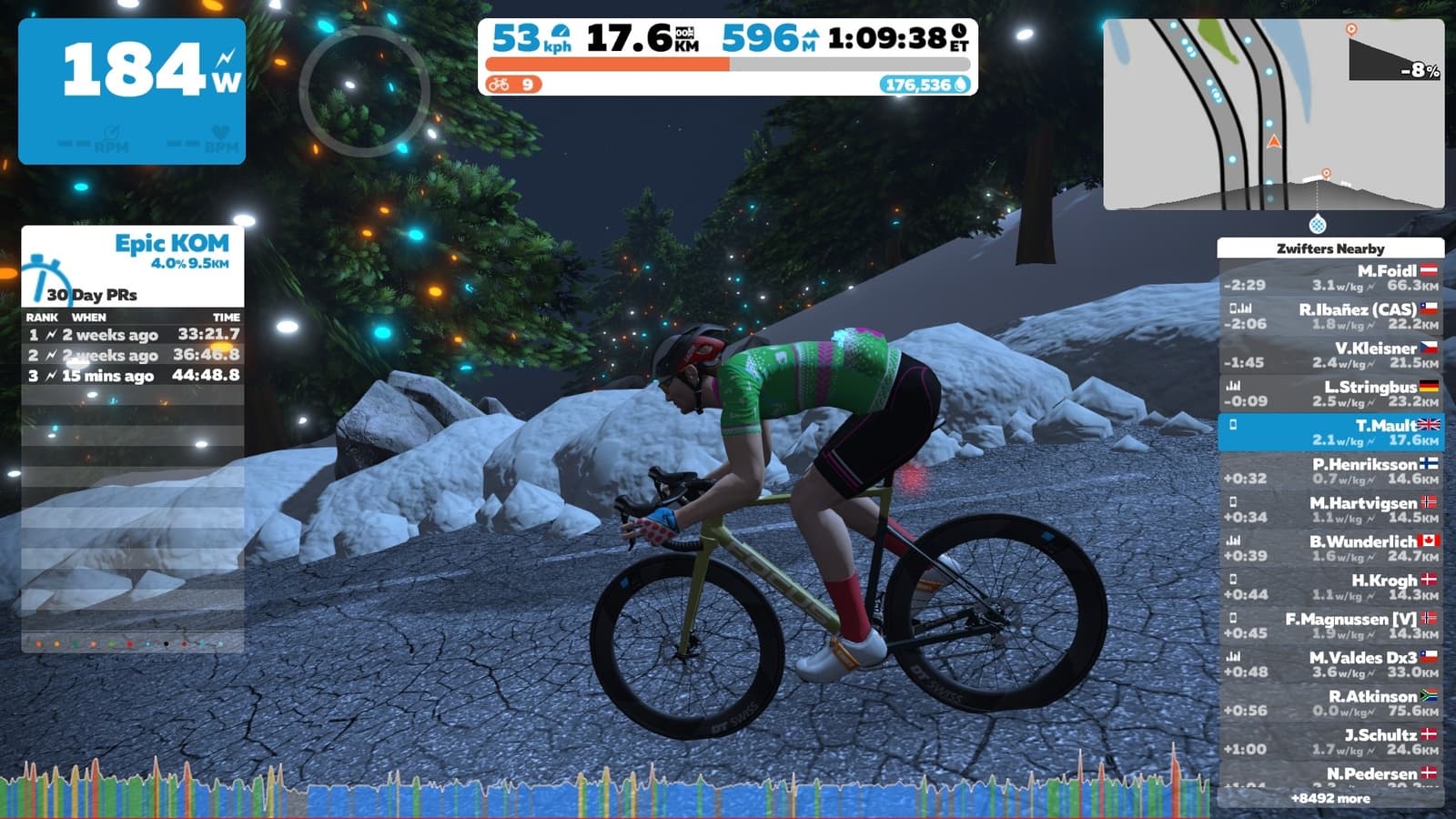Click the black dot in the activity dots row
Image resolution: width=1456 pixels, height=819 pixels.
tap(167, 644)
